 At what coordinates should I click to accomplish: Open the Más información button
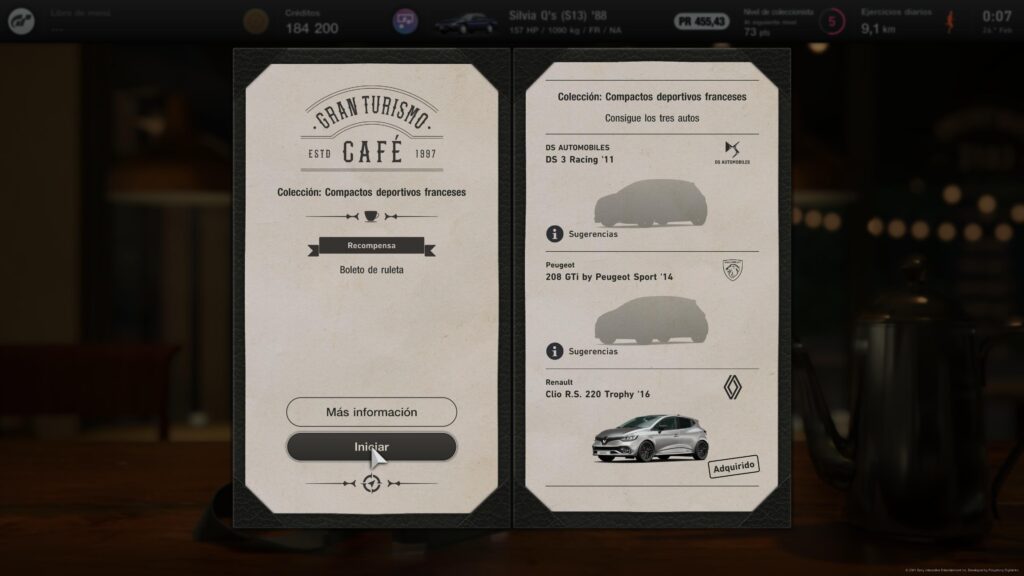371,412
